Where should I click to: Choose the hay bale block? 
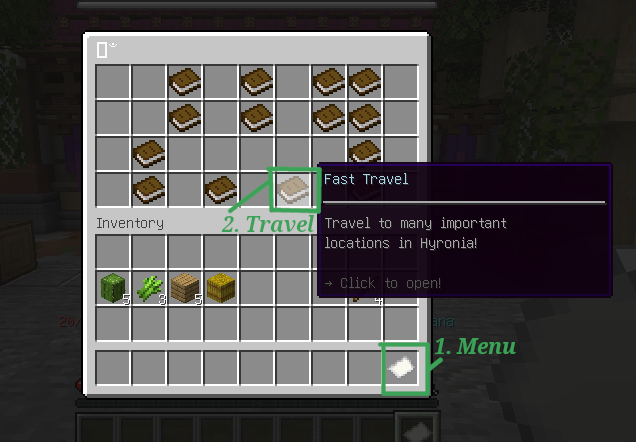pyautogui.click(x=221, y=289)
